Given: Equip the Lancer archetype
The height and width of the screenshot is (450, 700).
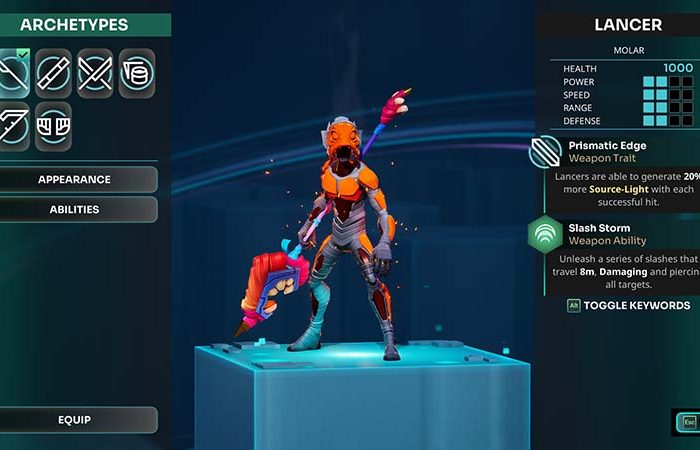Looking at the screenshot, I should tap(74, 420).
